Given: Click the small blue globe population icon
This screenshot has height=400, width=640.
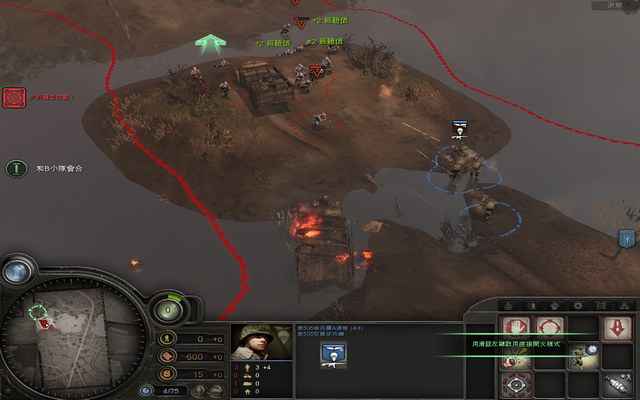Looking at the screenshot, I should pos(146,391).
